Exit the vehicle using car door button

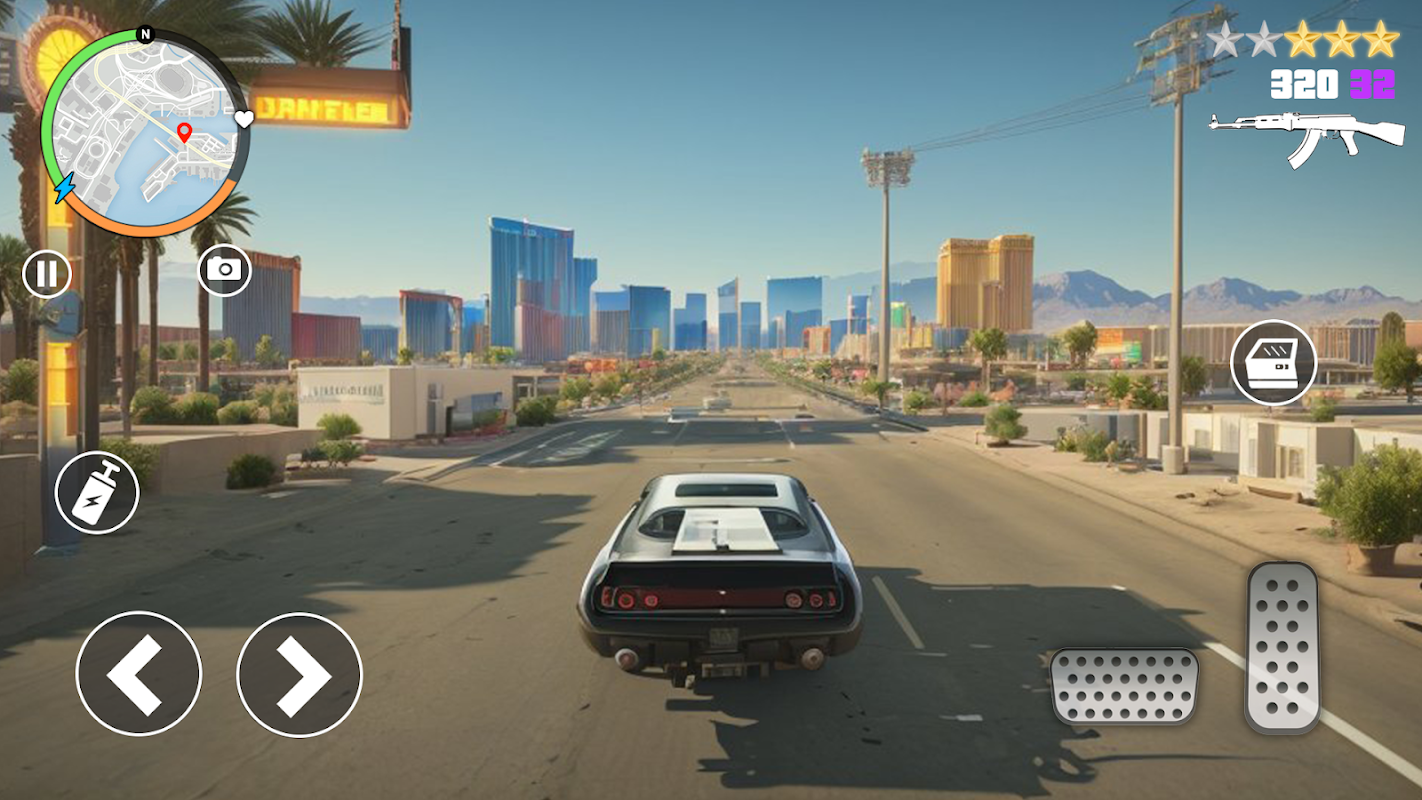pyautogui.click(x=1273, y=362)
